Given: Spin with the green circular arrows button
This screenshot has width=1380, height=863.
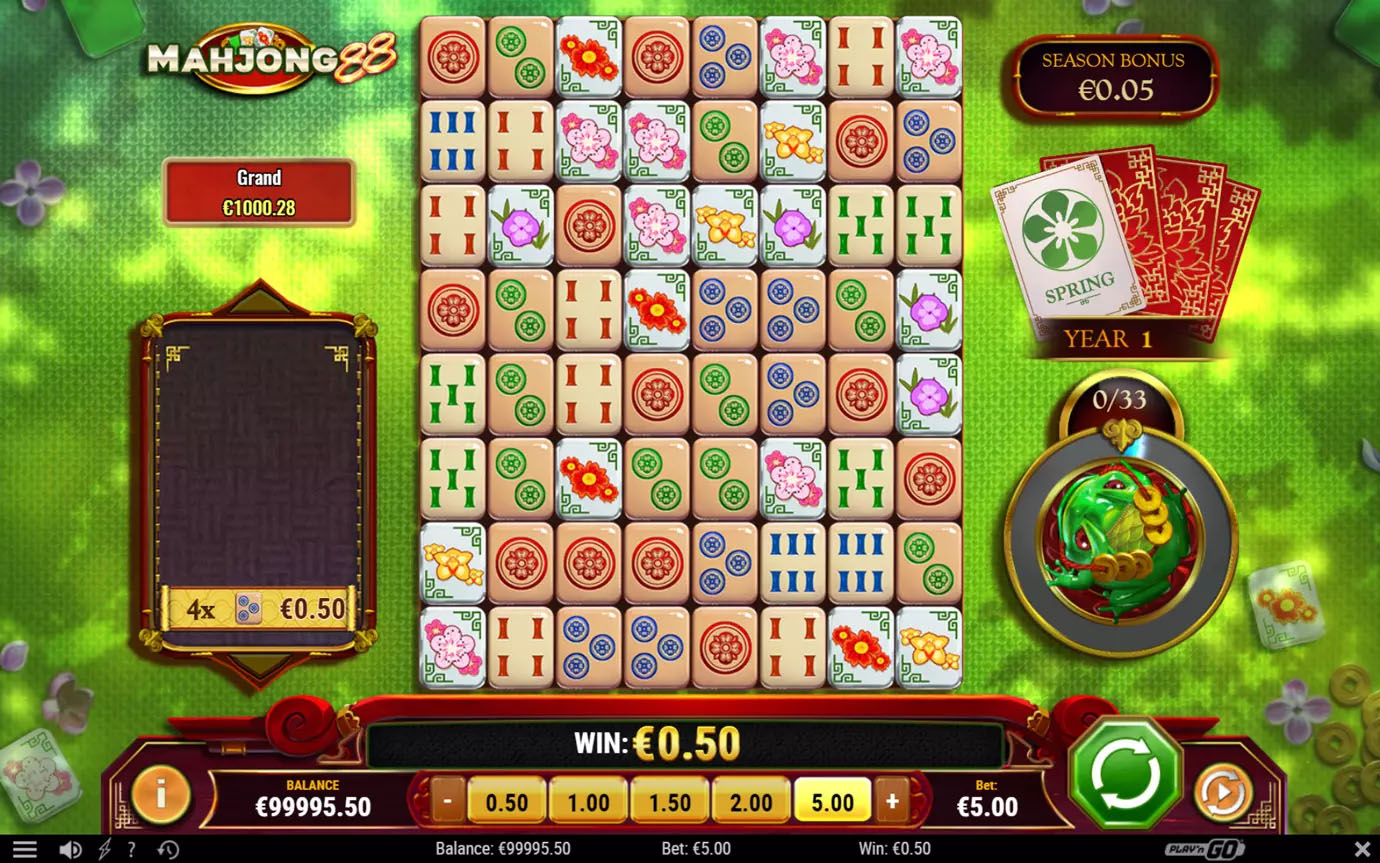Looking at the screenshot, I should pyautogui.click(x=1125, y=773).
